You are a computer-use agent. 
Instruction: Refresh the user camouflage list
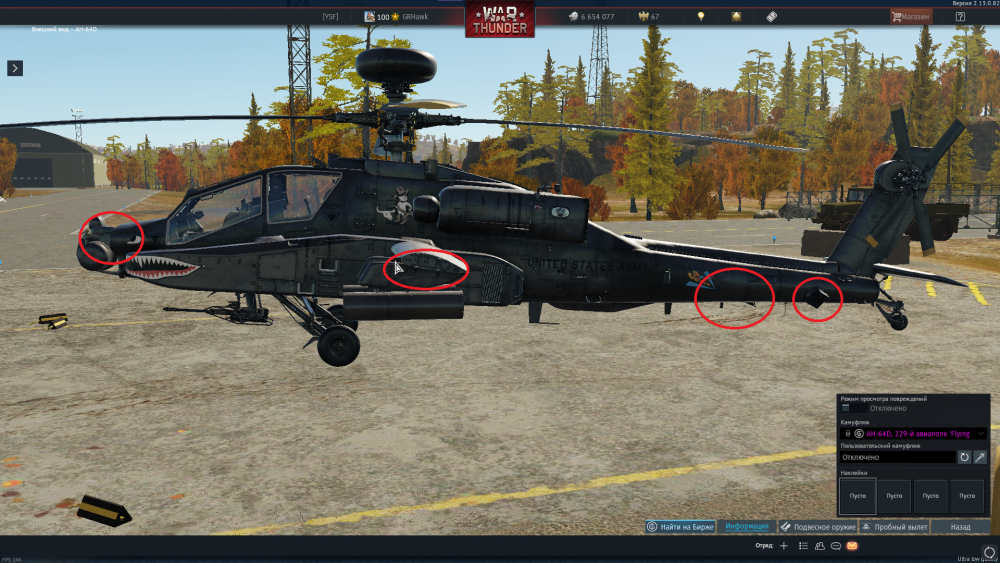[x=965, y=457]
